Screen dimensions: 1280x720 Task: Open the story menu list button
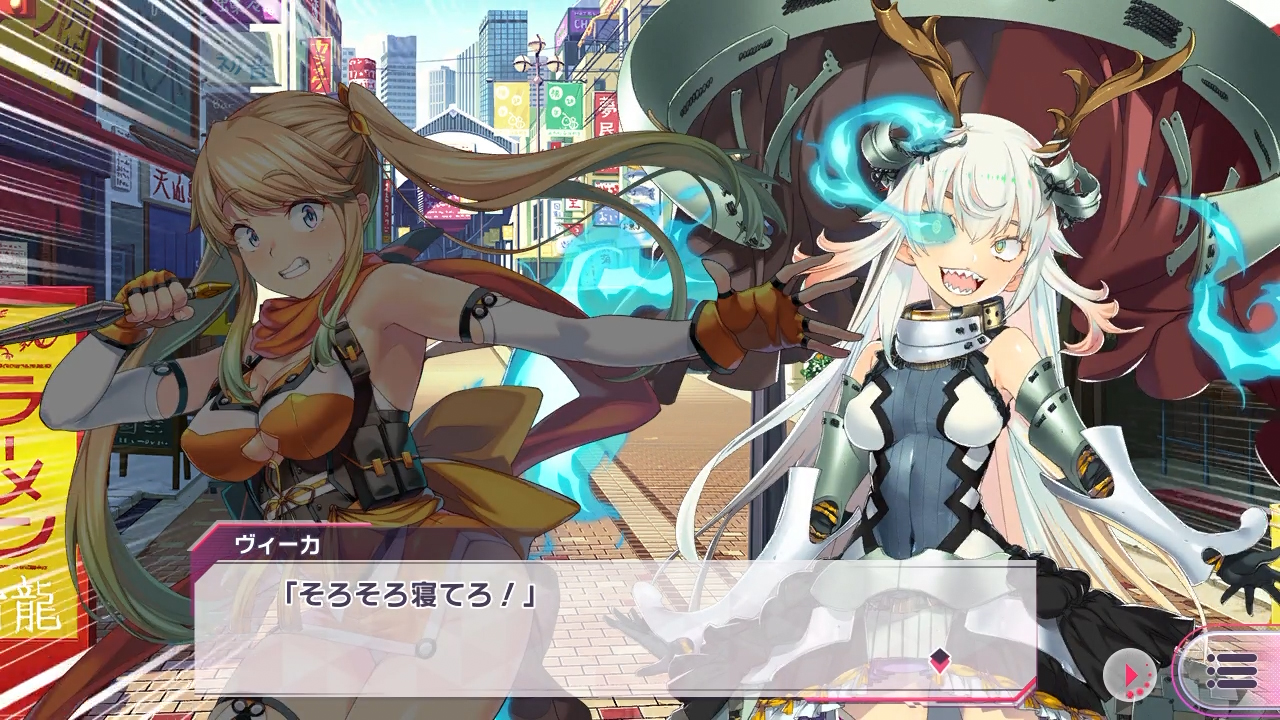coord(1231,670)
